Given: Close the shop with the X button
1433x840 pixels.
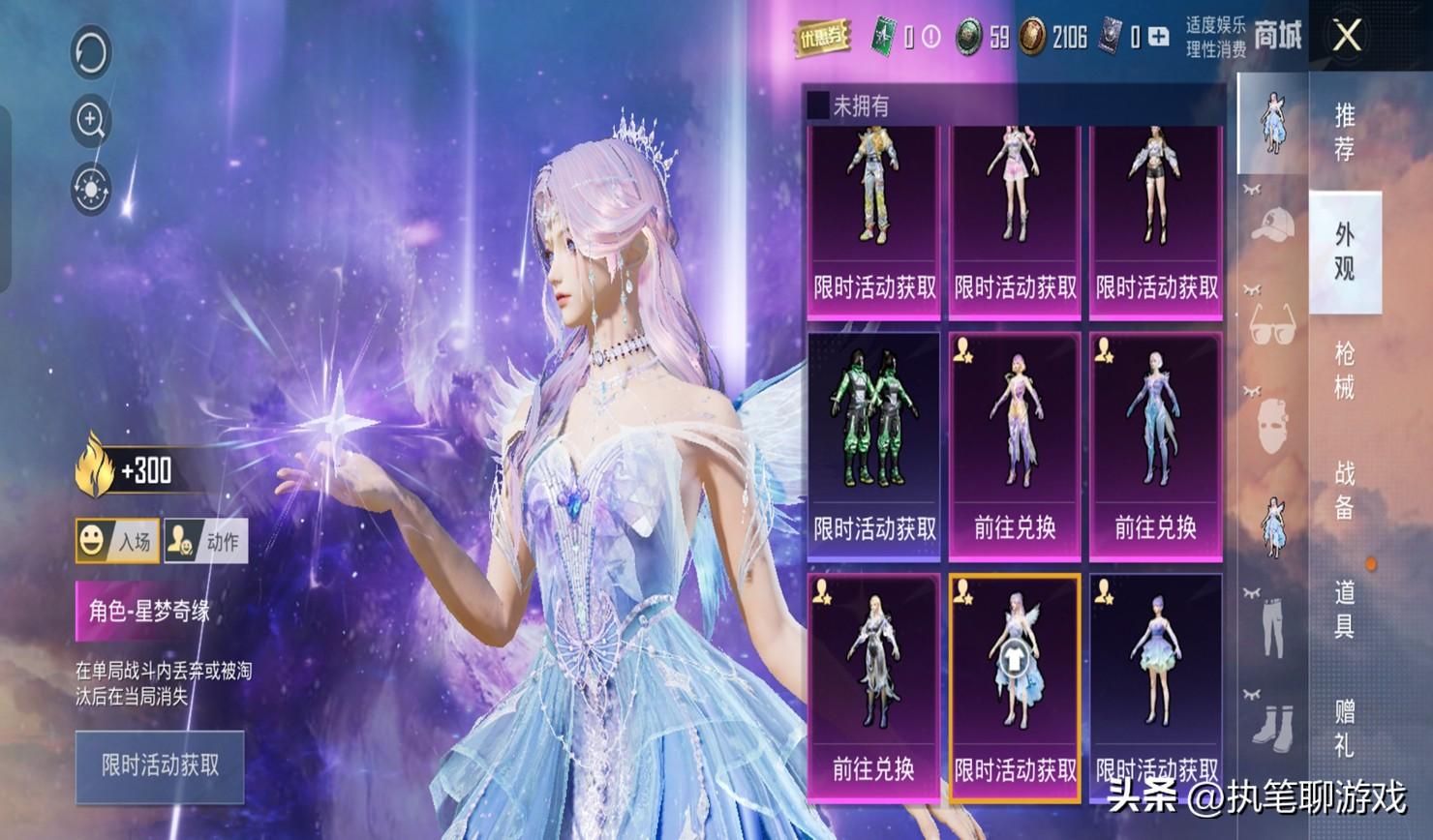Looking at the screenshot, I should 1347,37.
